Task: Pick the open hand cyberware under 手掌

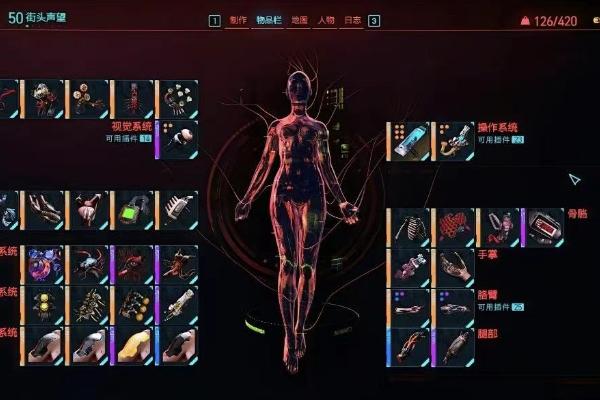Action: 456,267
